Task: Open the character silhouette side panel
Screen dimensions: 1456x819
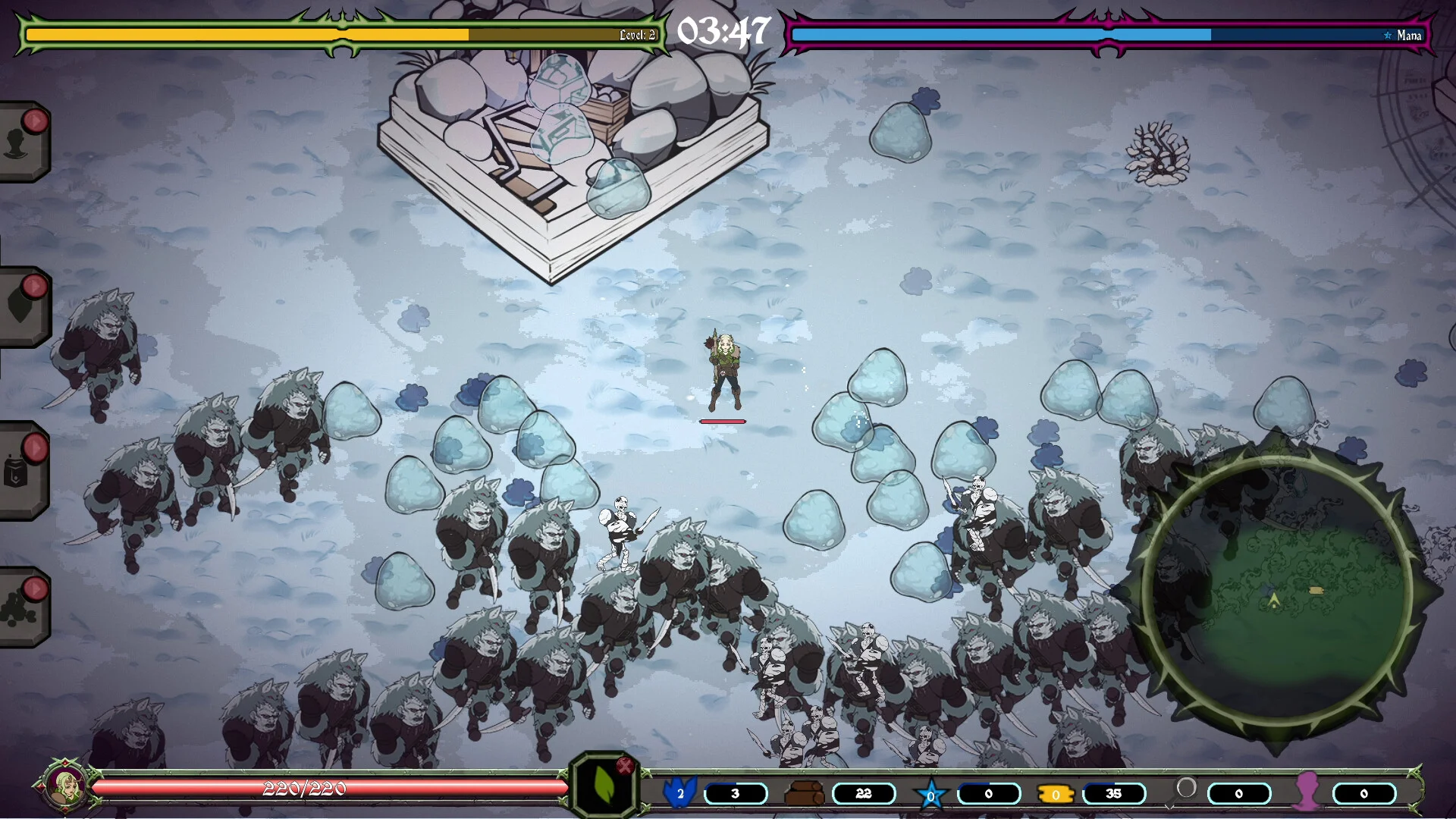Action: click(21, 142)
